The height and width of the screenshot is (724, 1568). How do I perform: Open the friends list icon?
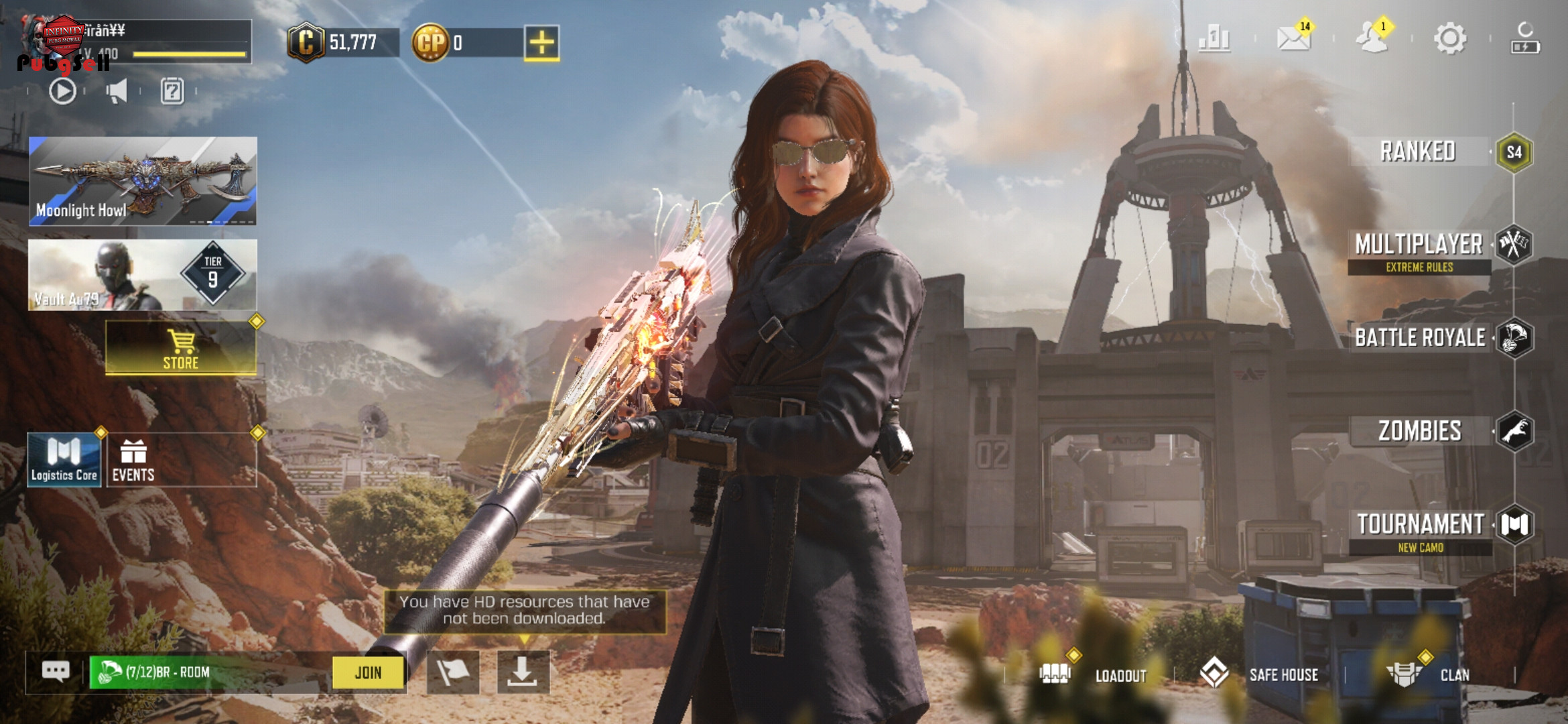(1371, 38)
